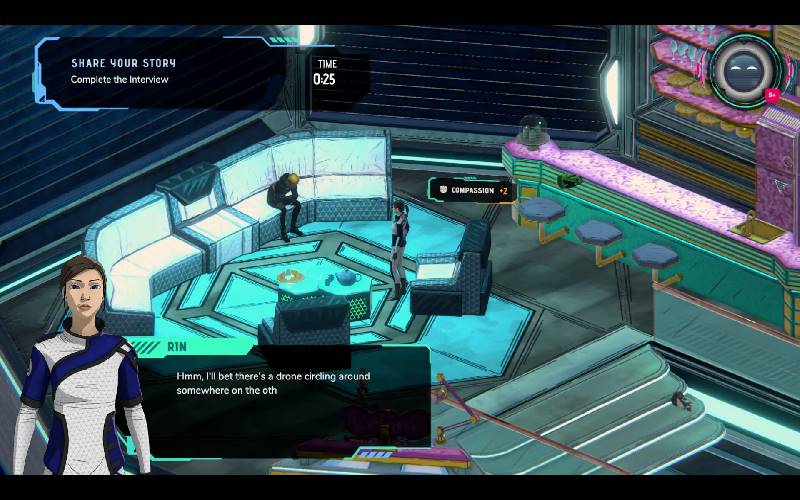Click the circular robot face icon
This screenshot has width=800, height=500.
[x=744, y=69]
